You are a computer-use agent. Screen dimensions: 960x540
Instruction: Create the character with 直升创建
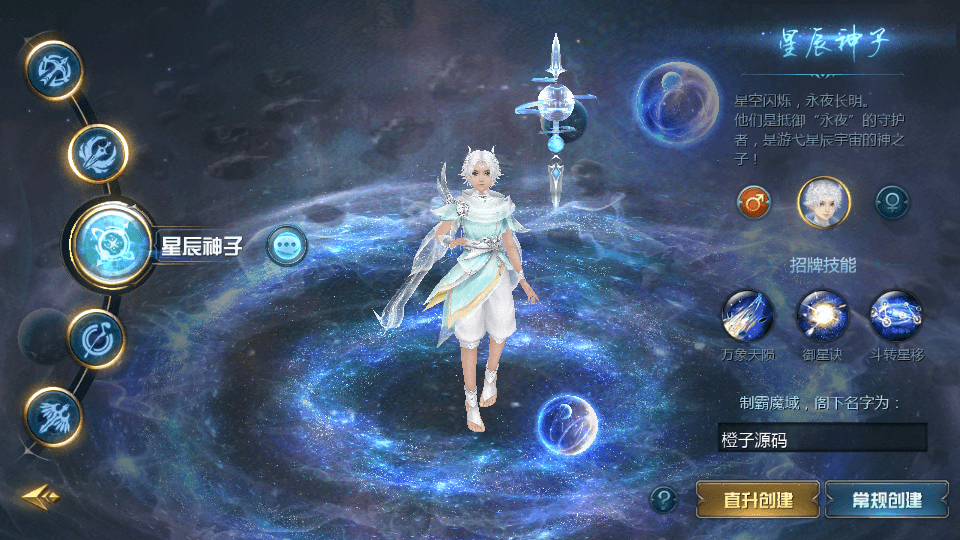(x=758, y=499)
